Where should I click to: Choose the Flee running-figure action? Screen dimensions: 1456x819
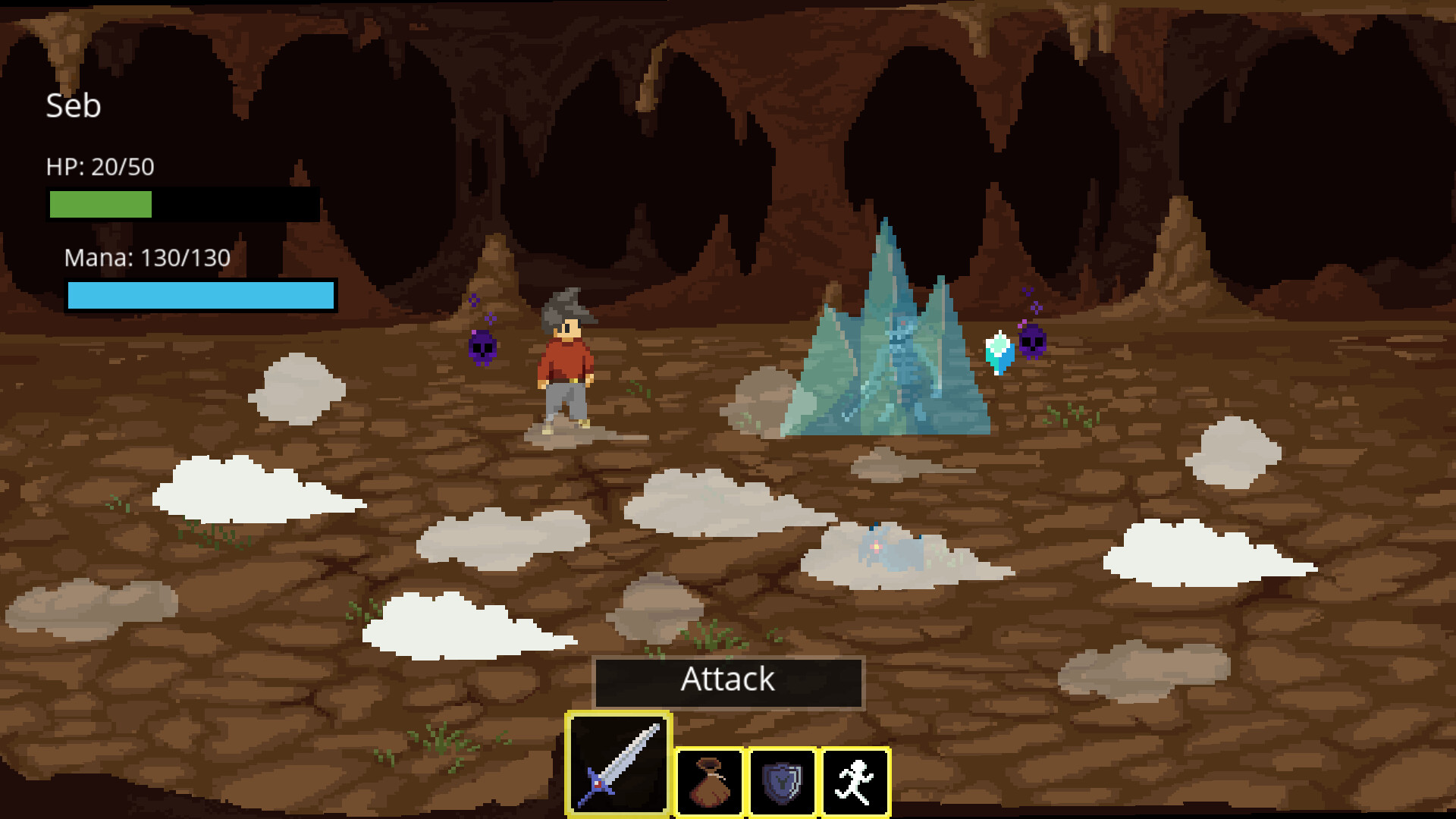tap(855, 784)
